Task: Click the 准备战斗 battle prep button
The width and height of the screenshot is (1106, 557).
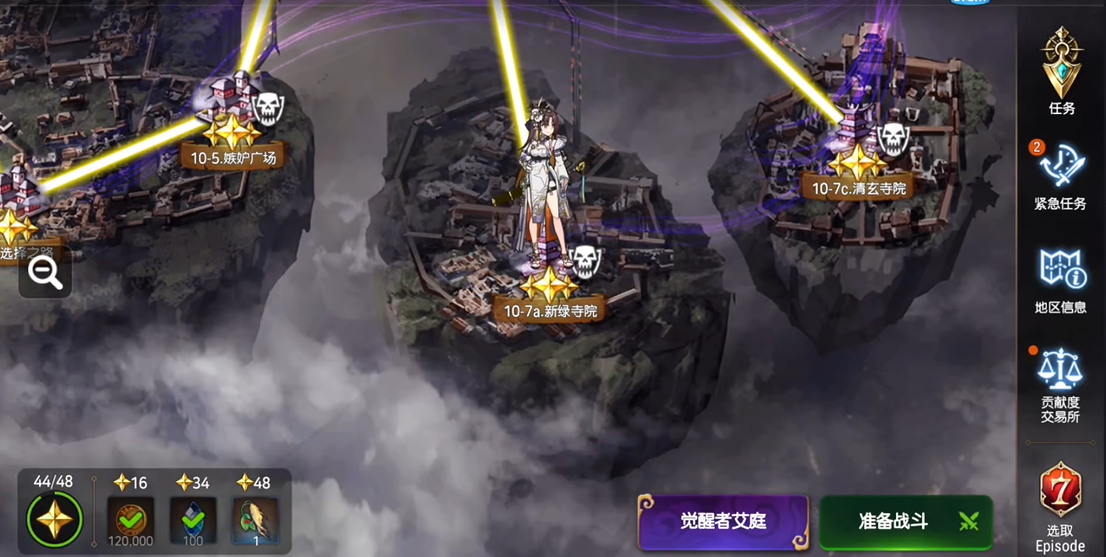Action: tap(905, 521)
